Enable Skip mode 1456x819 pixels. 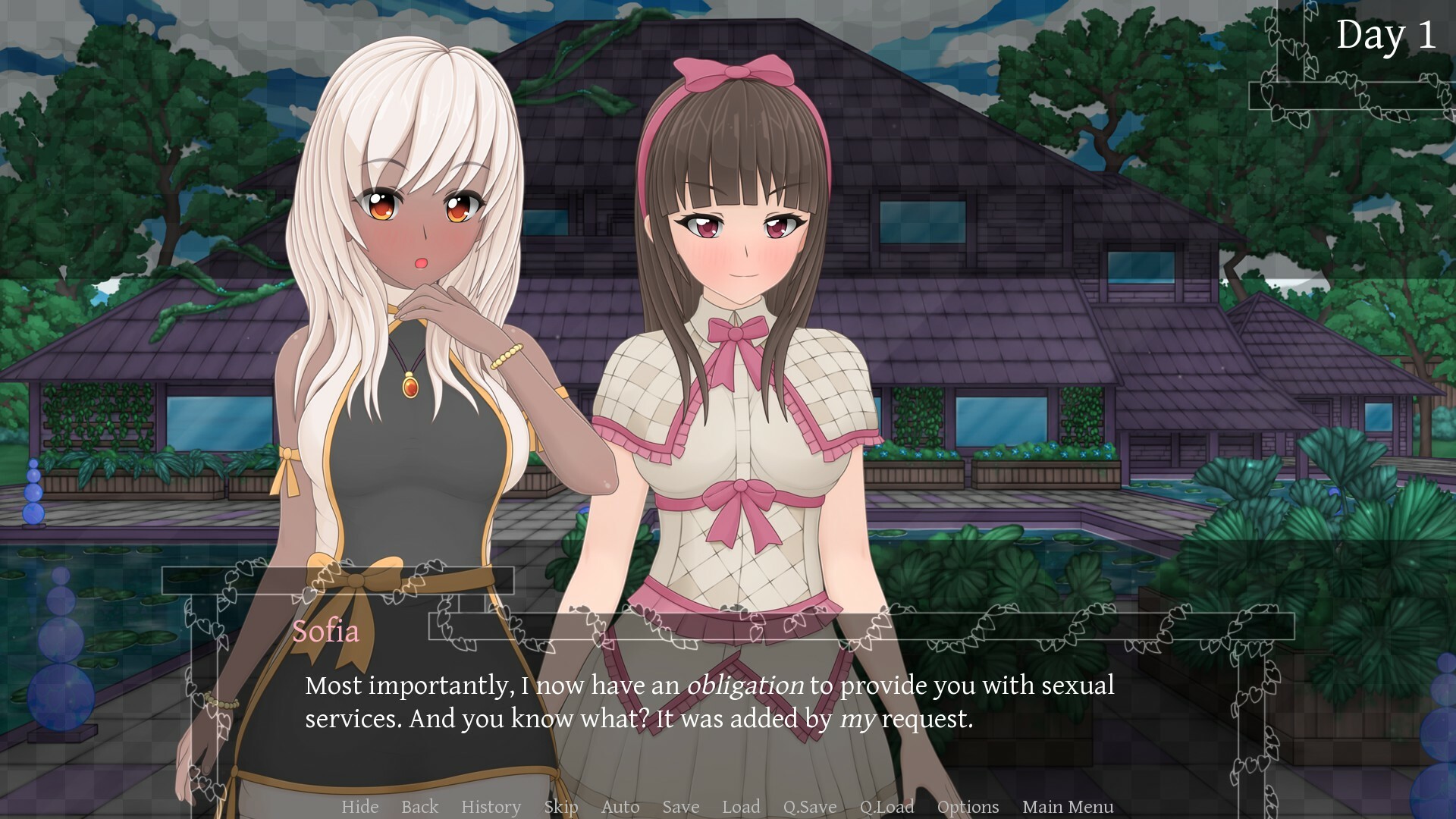[561, 807]
